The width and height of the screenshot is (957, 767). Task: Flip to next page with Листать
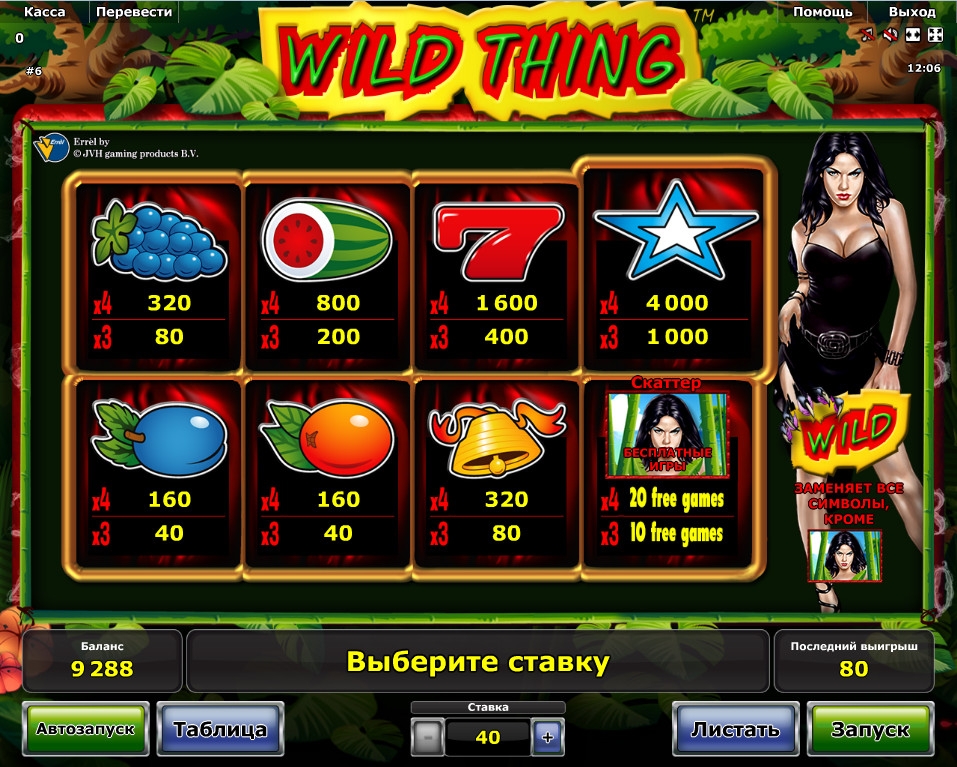click(735, 729)
